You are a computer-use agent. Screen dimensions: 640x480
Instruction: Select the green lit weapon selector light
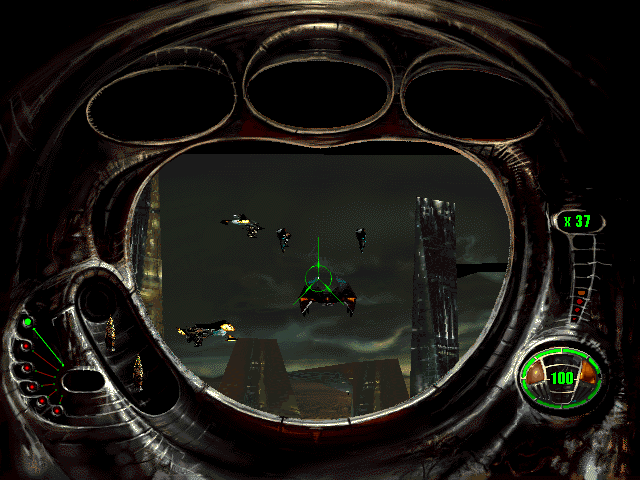[28, 322]
